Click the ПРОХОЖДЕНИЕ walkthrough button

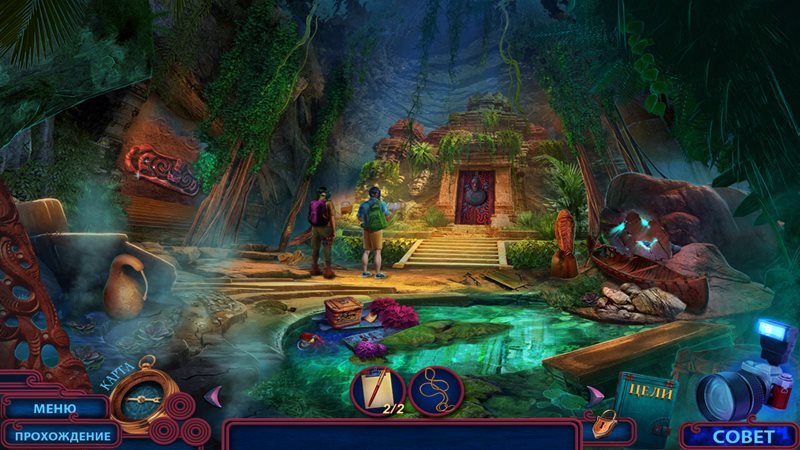(x=62, y=435)
